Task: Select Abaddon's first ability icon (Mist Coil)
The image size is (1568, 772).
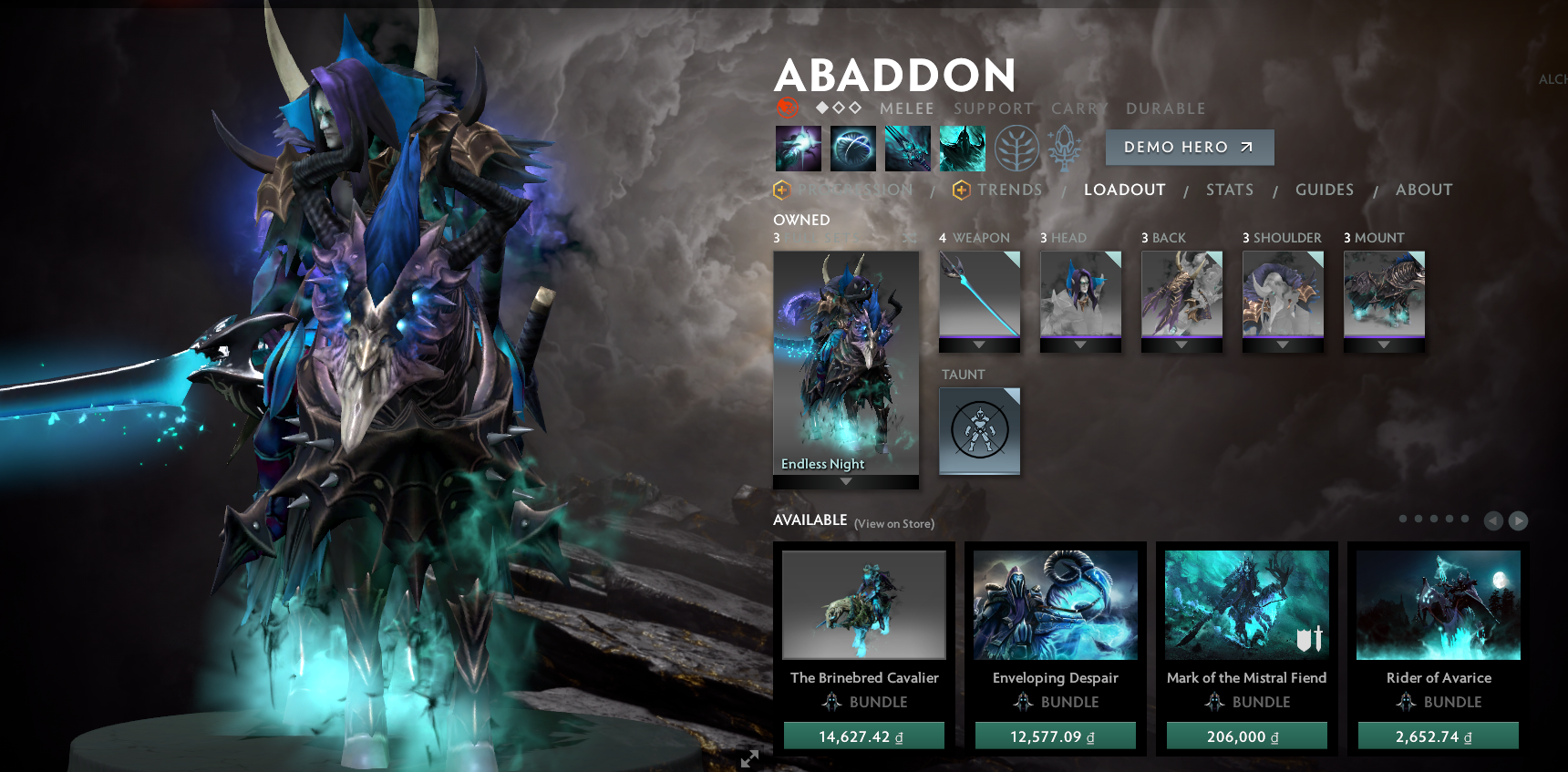Action: coord(799,148)
